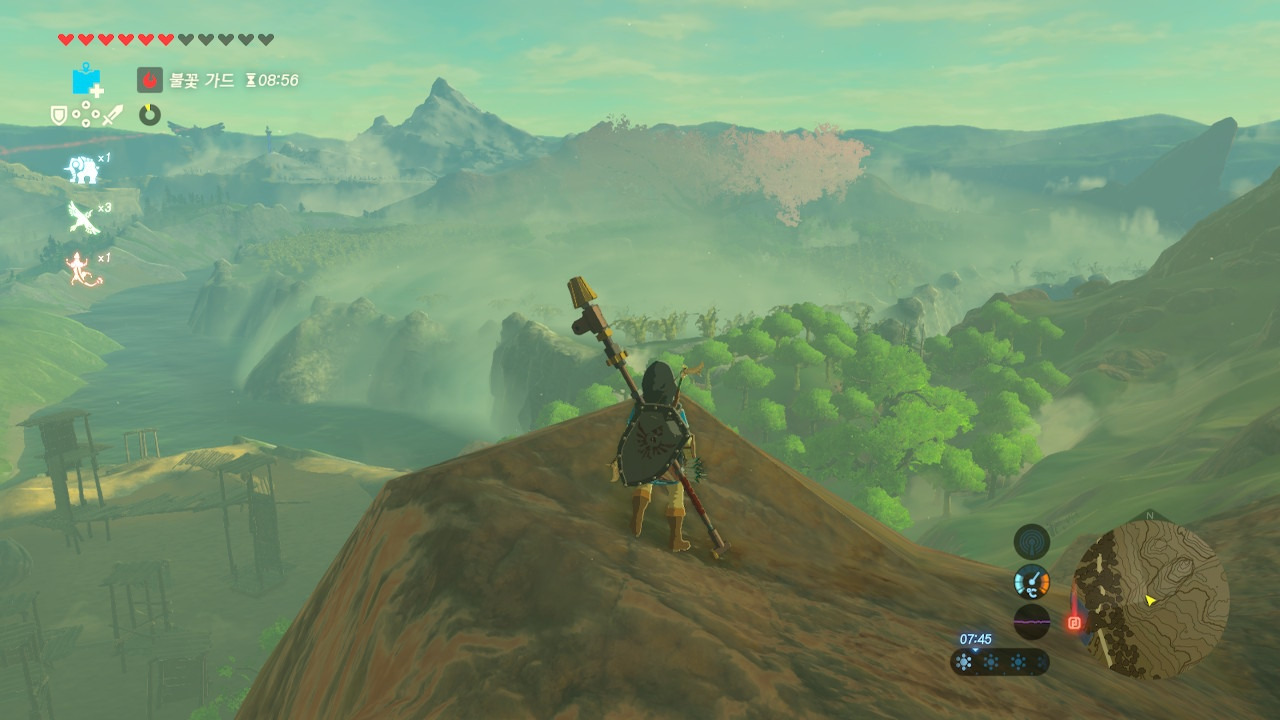
Task: Open weapon quick-select via the sword icon
Action: pos(111,116)
